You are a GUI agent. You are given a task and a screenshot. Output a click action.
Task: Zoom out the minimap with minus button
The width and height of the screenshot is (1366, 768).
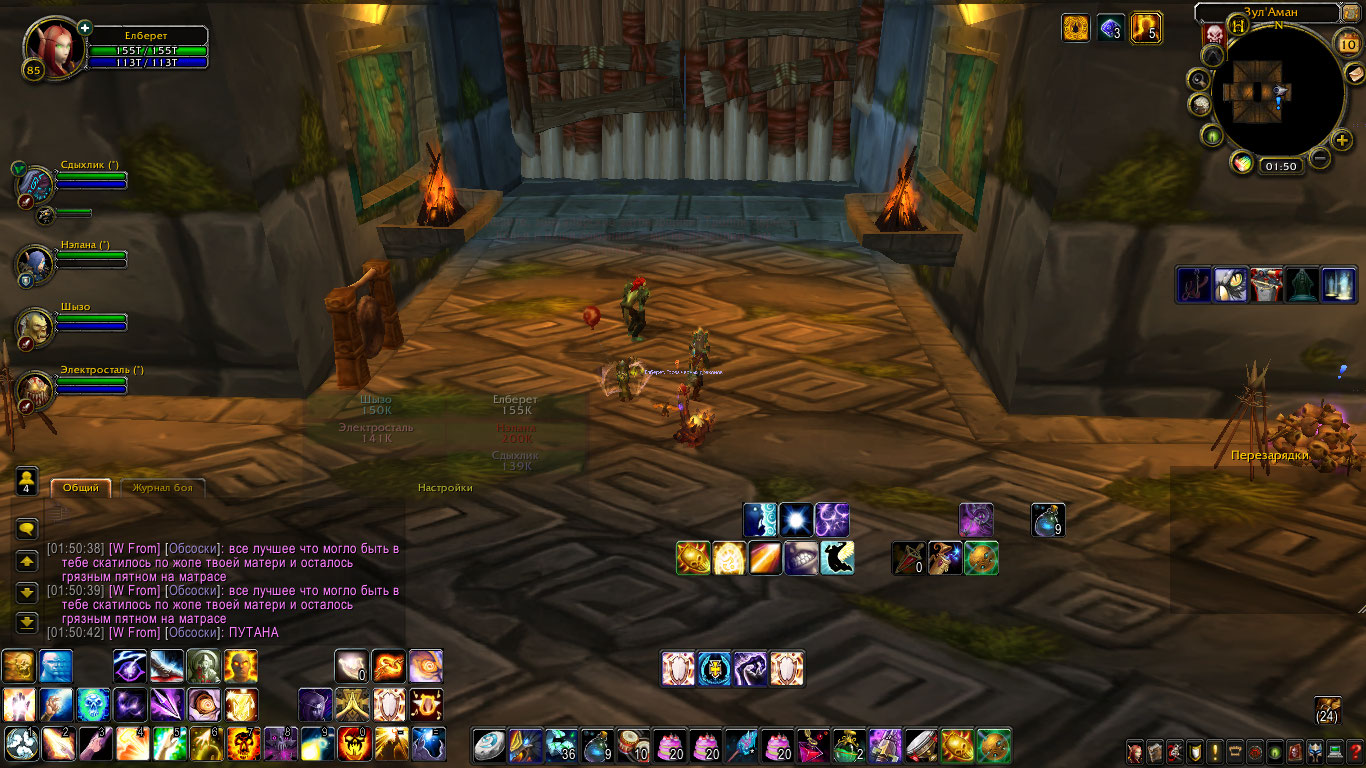(x=1320, y=158)
